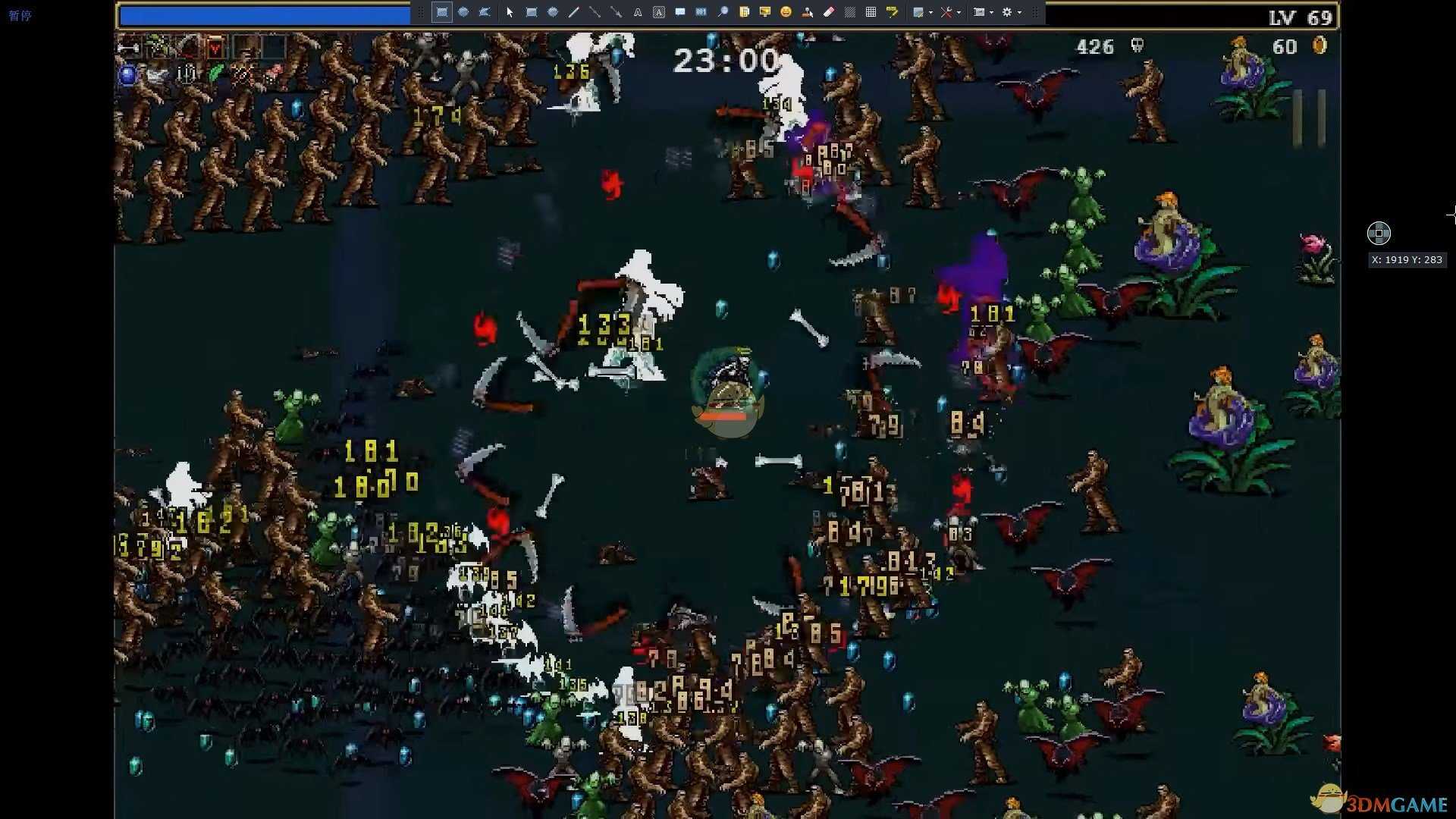
Task: Pause the game with the pause button
Action: click(x=1309, y=118)
